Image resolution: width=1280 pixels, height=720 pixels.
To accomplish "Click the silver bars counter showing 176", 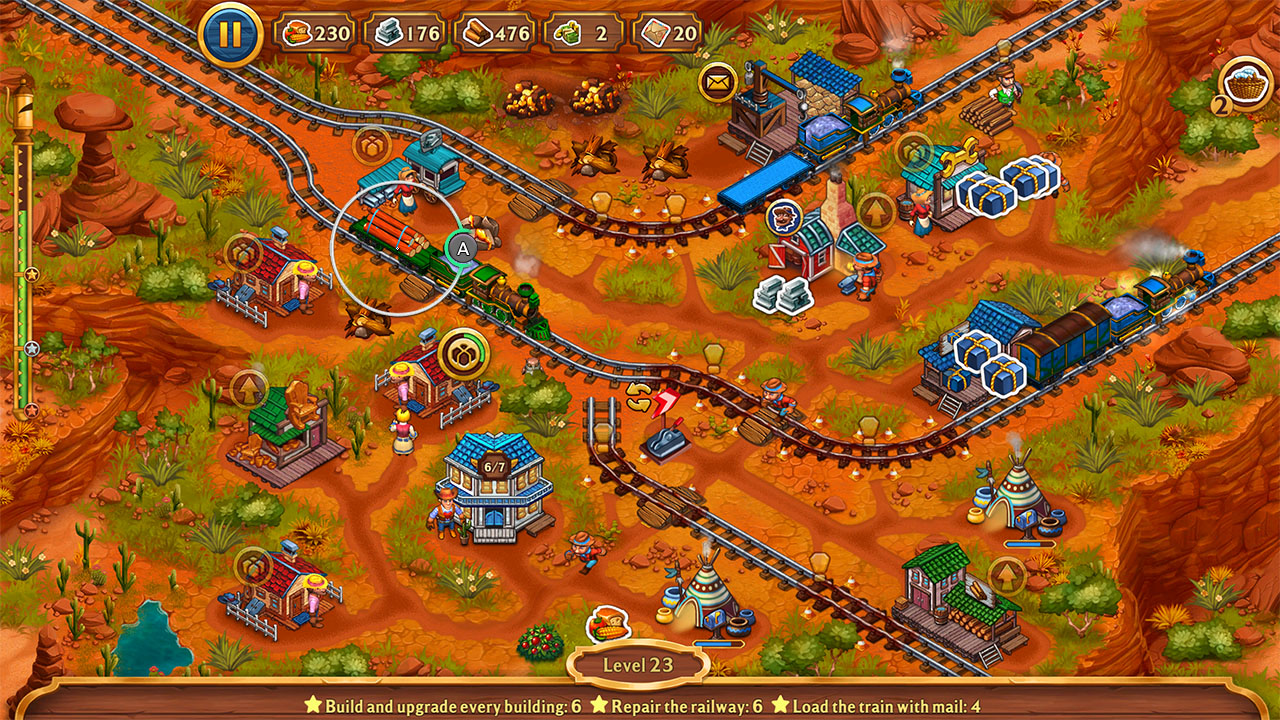I will click(408, 31).
